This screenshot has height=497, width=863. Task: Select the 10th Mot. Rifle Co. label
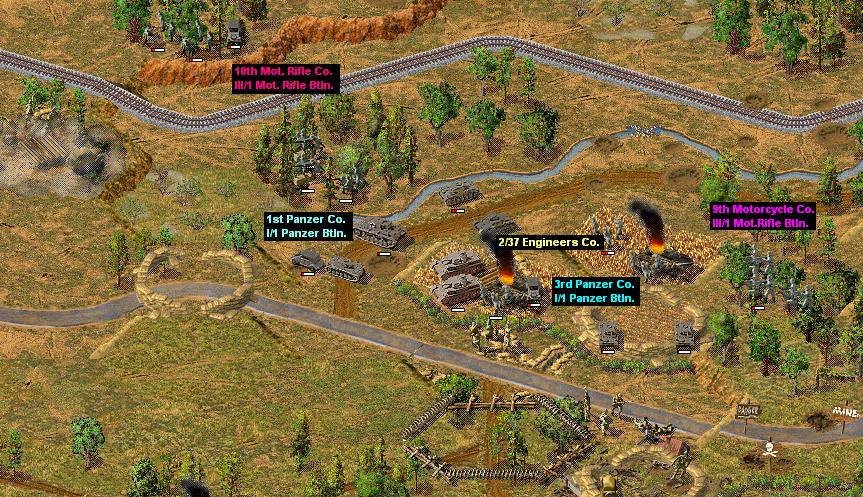pos(285,79)
